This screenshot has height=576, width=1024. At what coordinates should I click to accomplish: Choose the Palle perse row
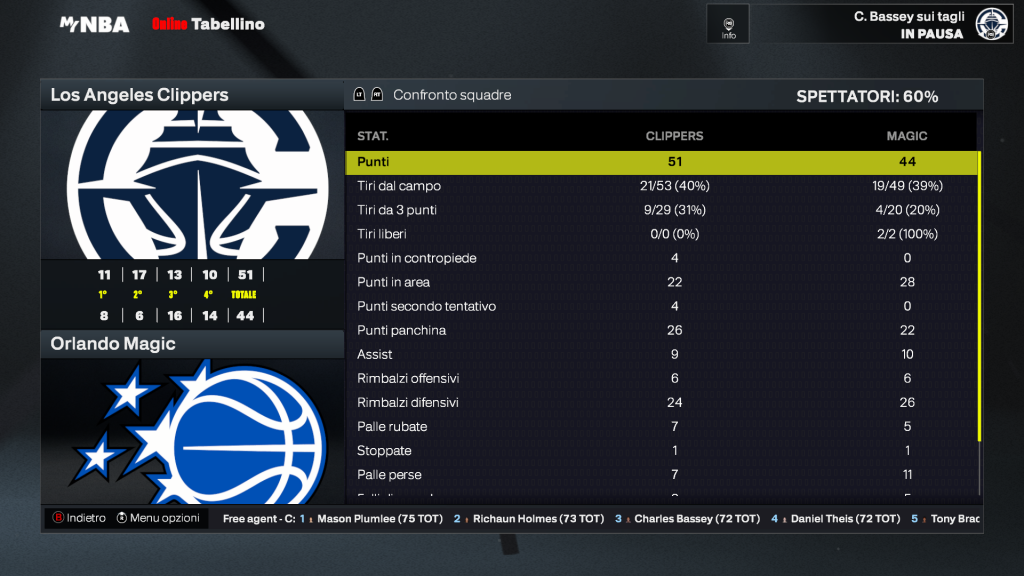point(660,474)
